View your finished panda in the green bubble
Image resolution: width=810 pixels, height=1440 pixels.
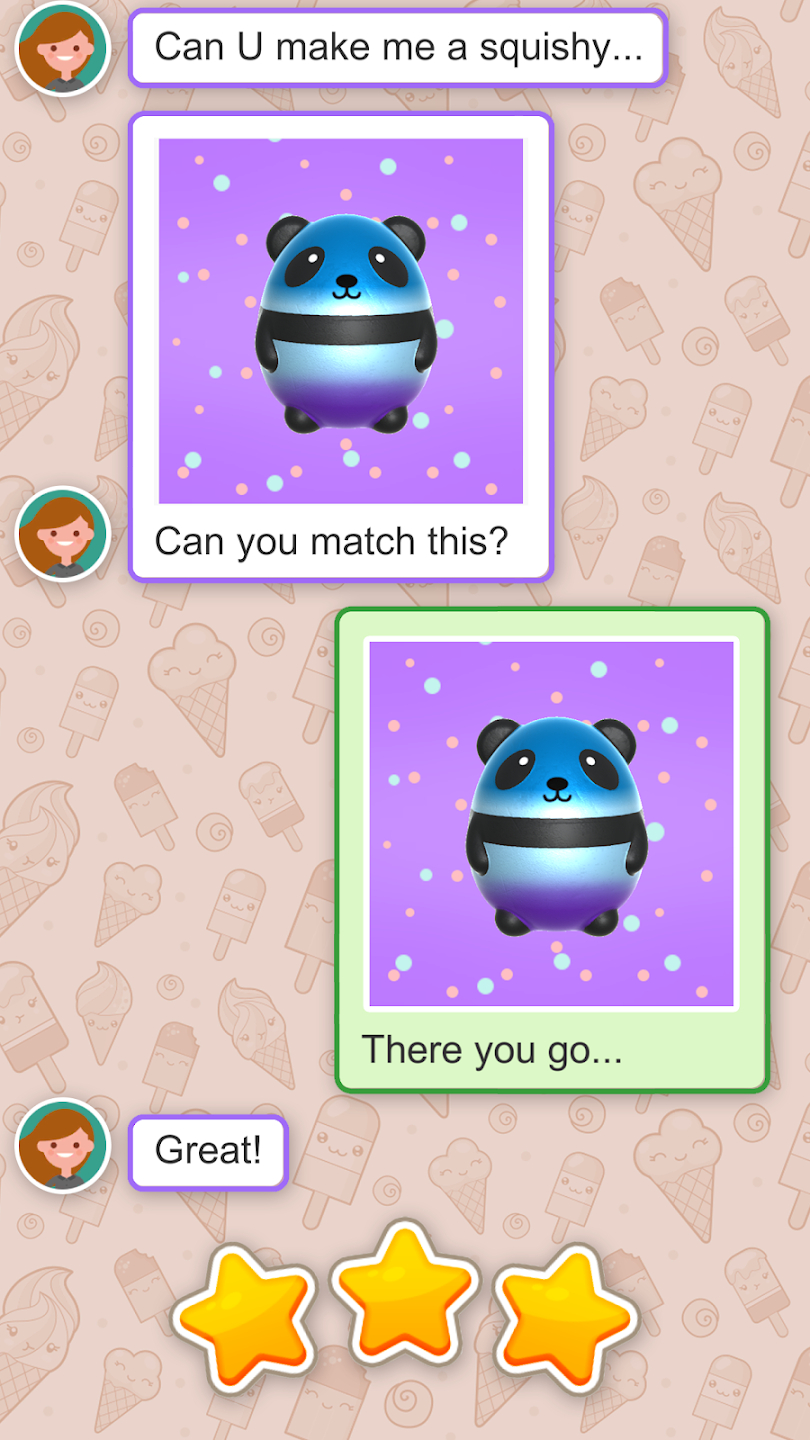pyautogui.click(x=551, y=823)
